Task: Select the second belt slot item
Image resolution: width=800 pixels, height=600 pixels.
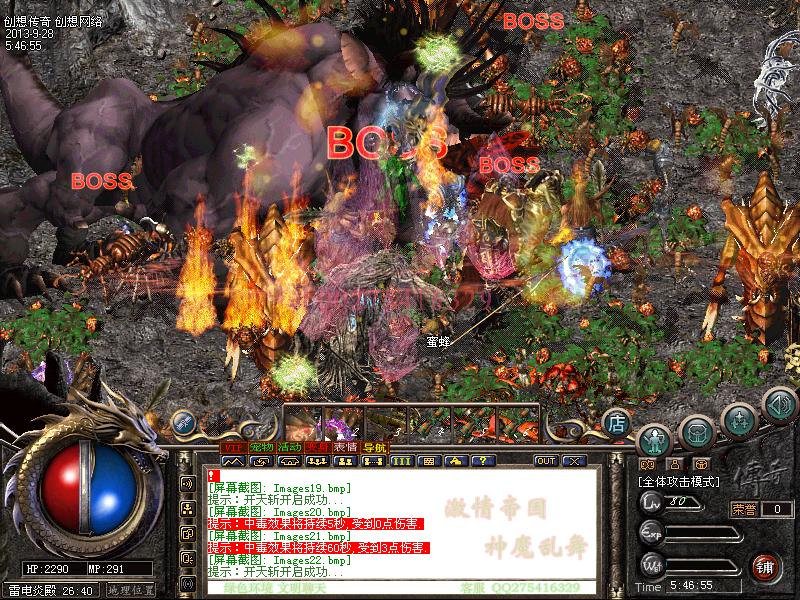Action: click(340, 421)
